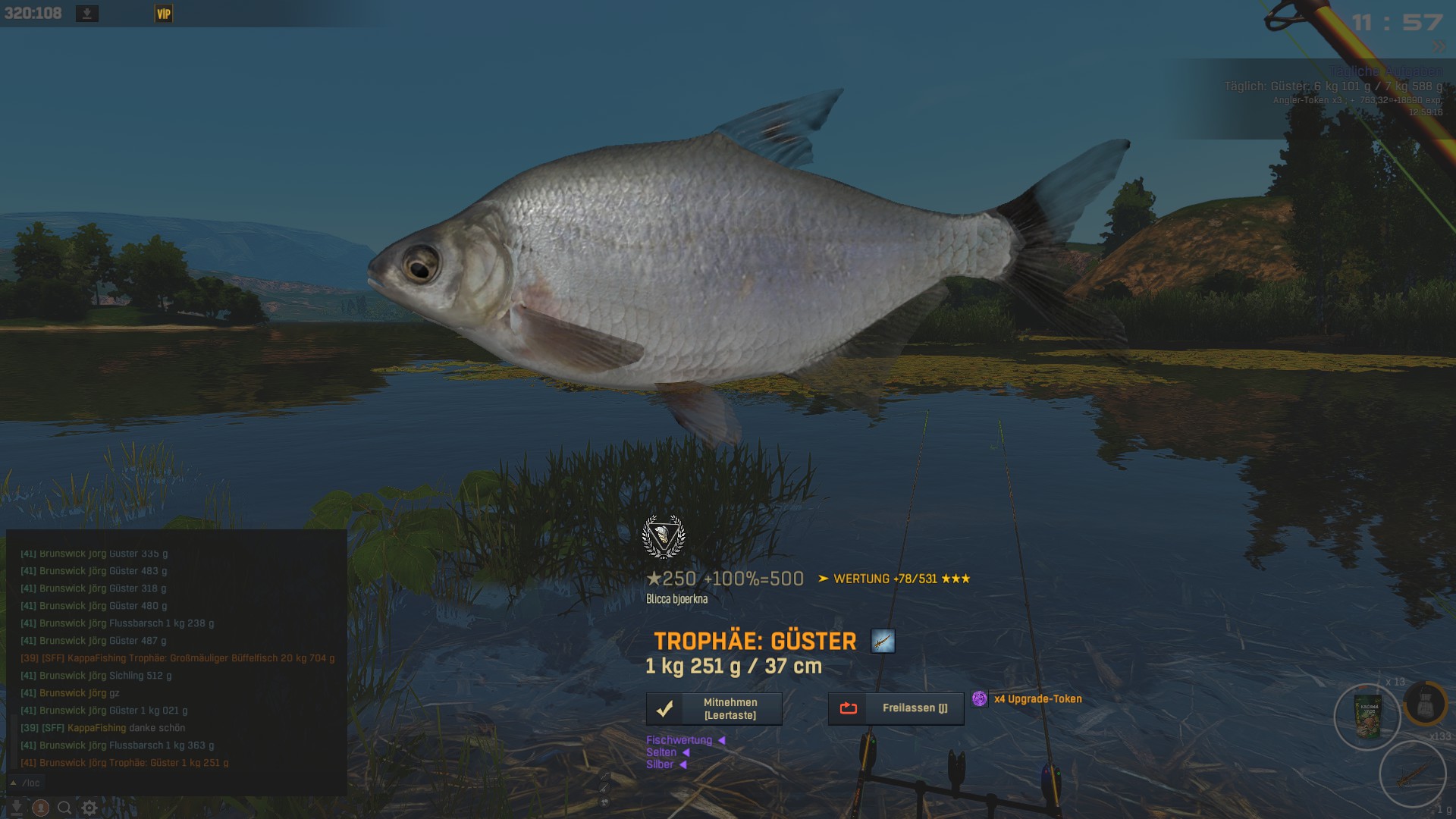
Task: Release the fish with Freilassen
Action: tap(896, 708)
